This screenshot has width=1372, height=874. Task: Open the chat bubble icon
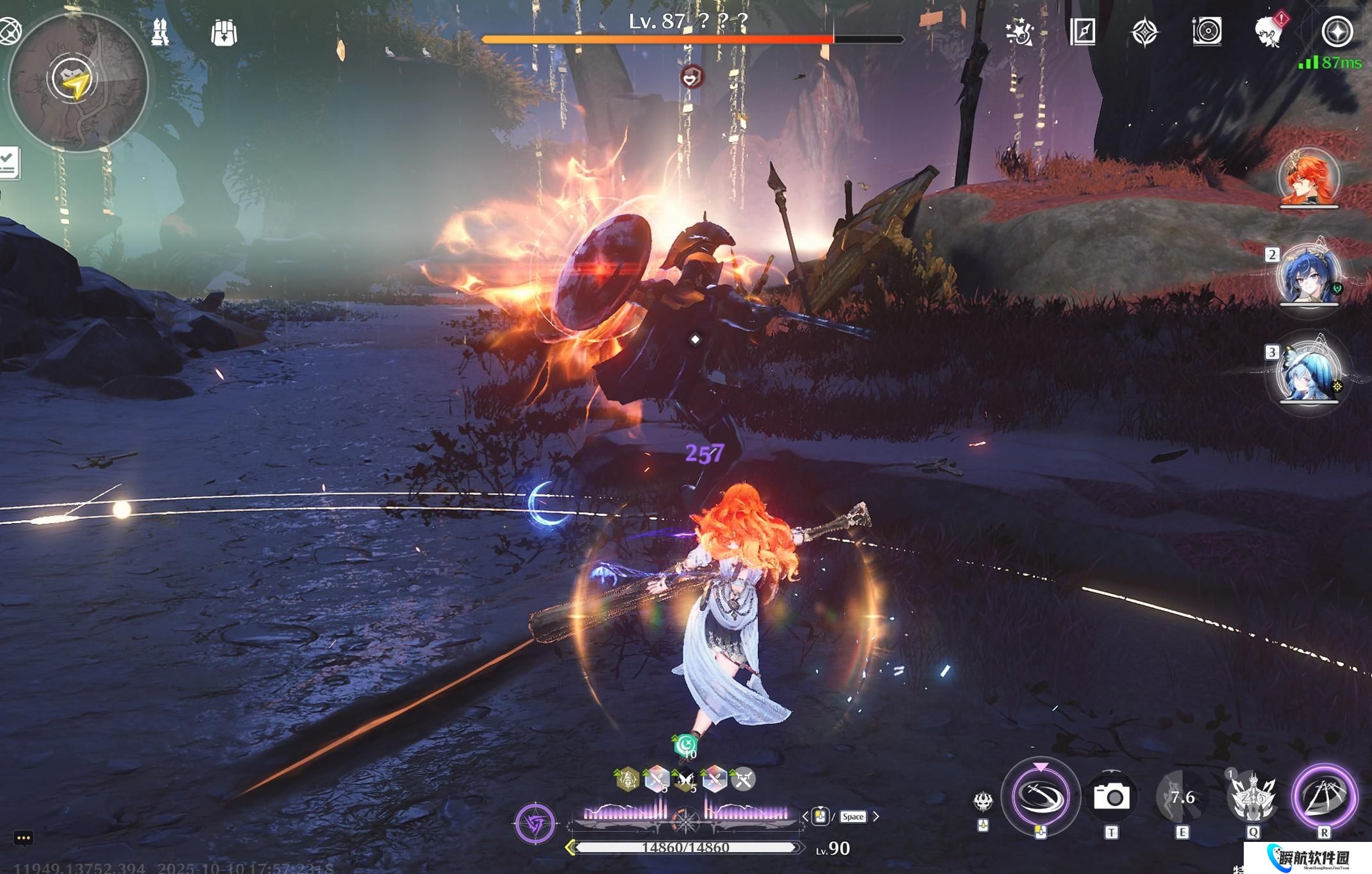[x=23, y=838]
